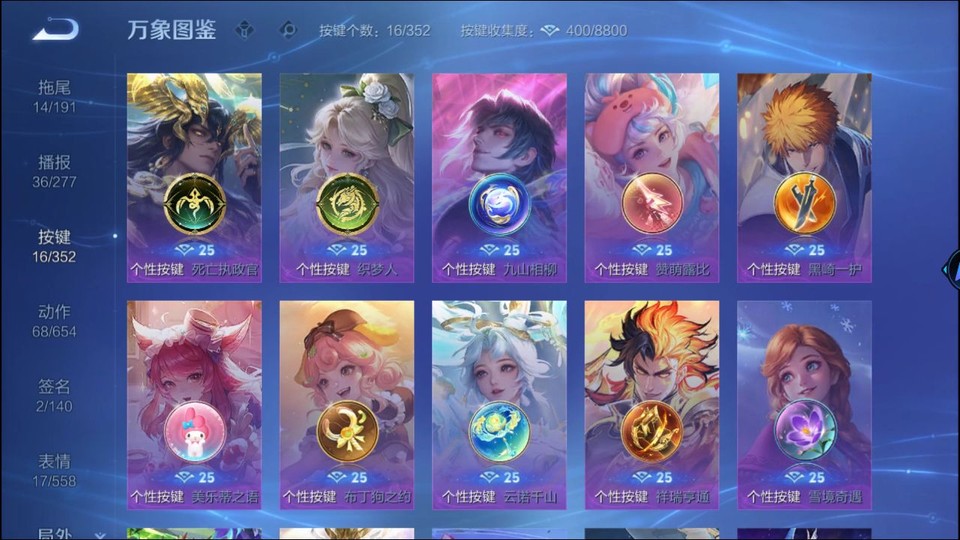Choose the 织梦人 button skin card
The image size is (960, 540).
coord(347,177)
